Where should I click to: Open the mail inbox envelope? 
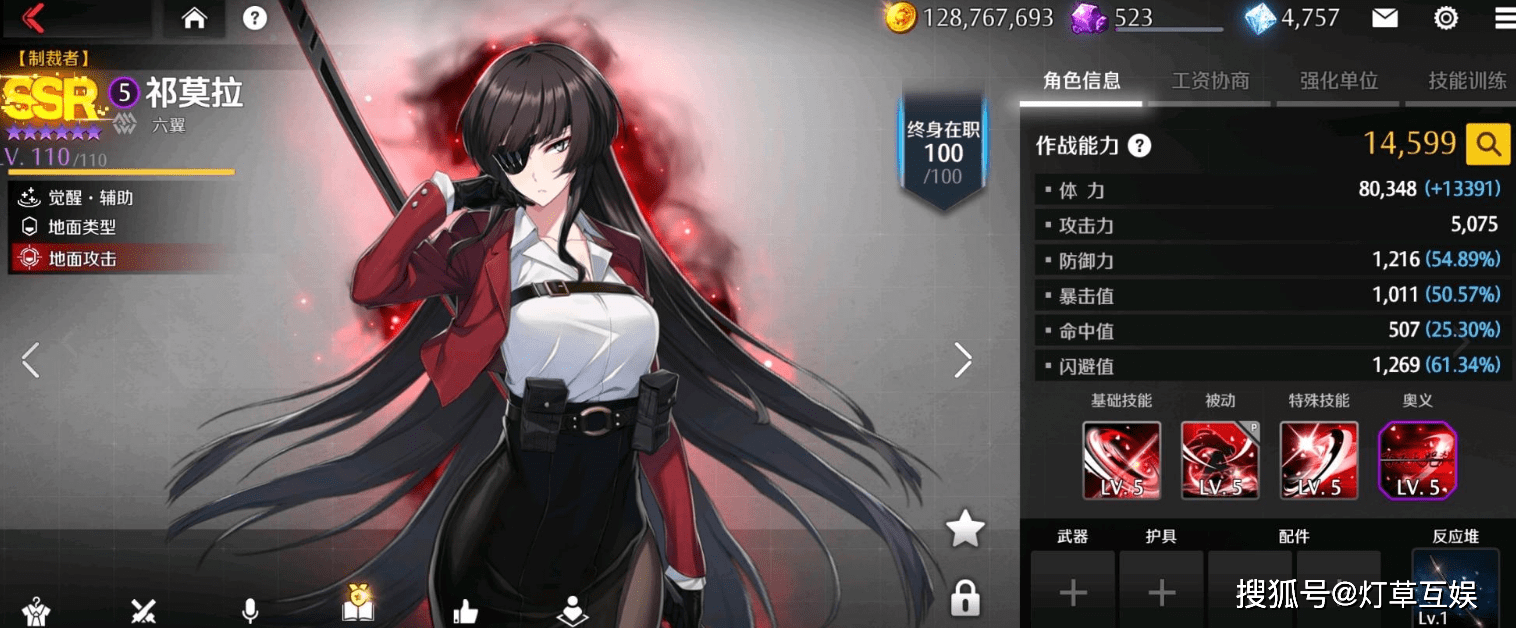click(1384, 17)
